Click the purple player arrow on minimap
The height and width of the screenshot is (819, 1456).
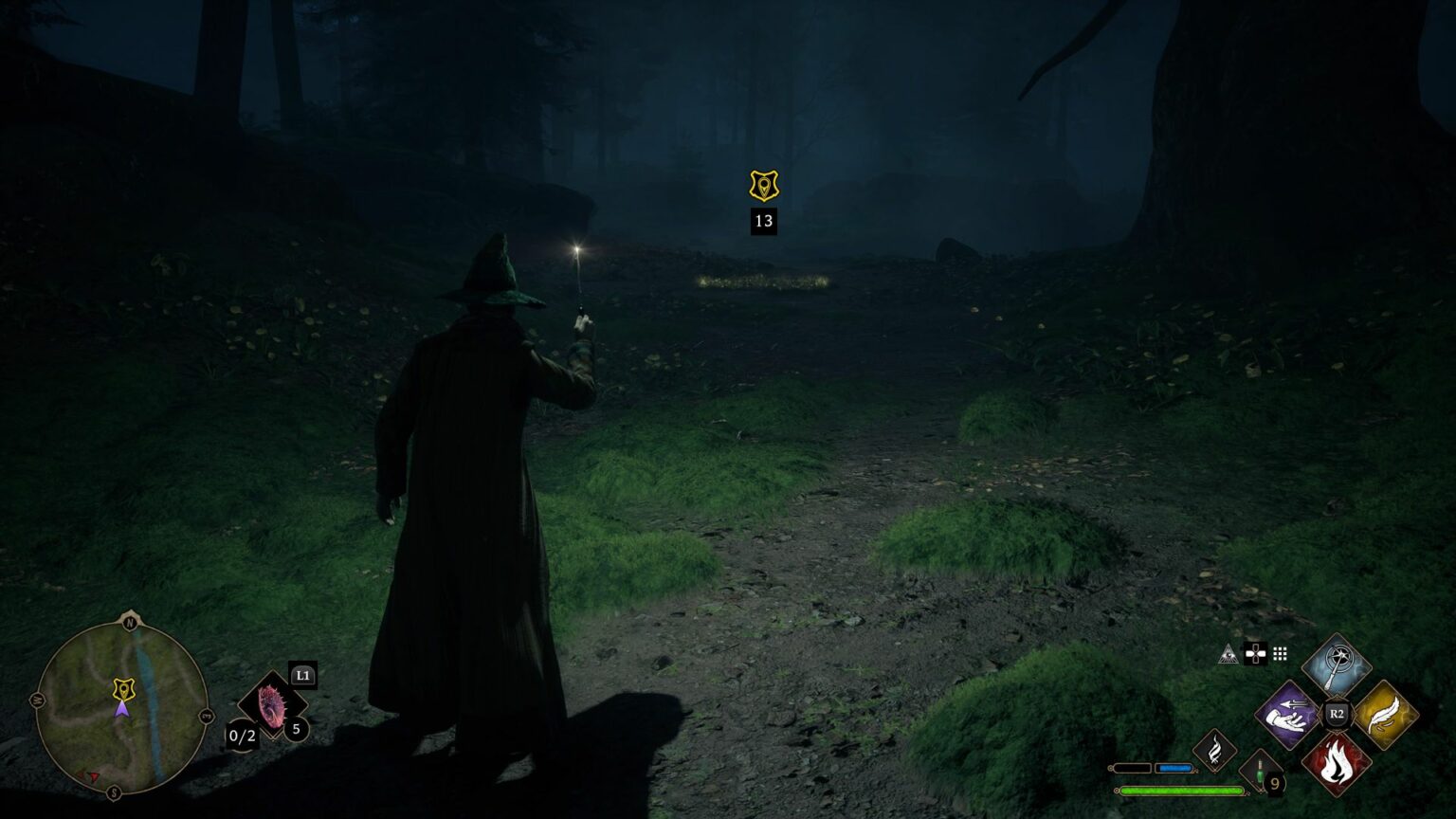123,709
